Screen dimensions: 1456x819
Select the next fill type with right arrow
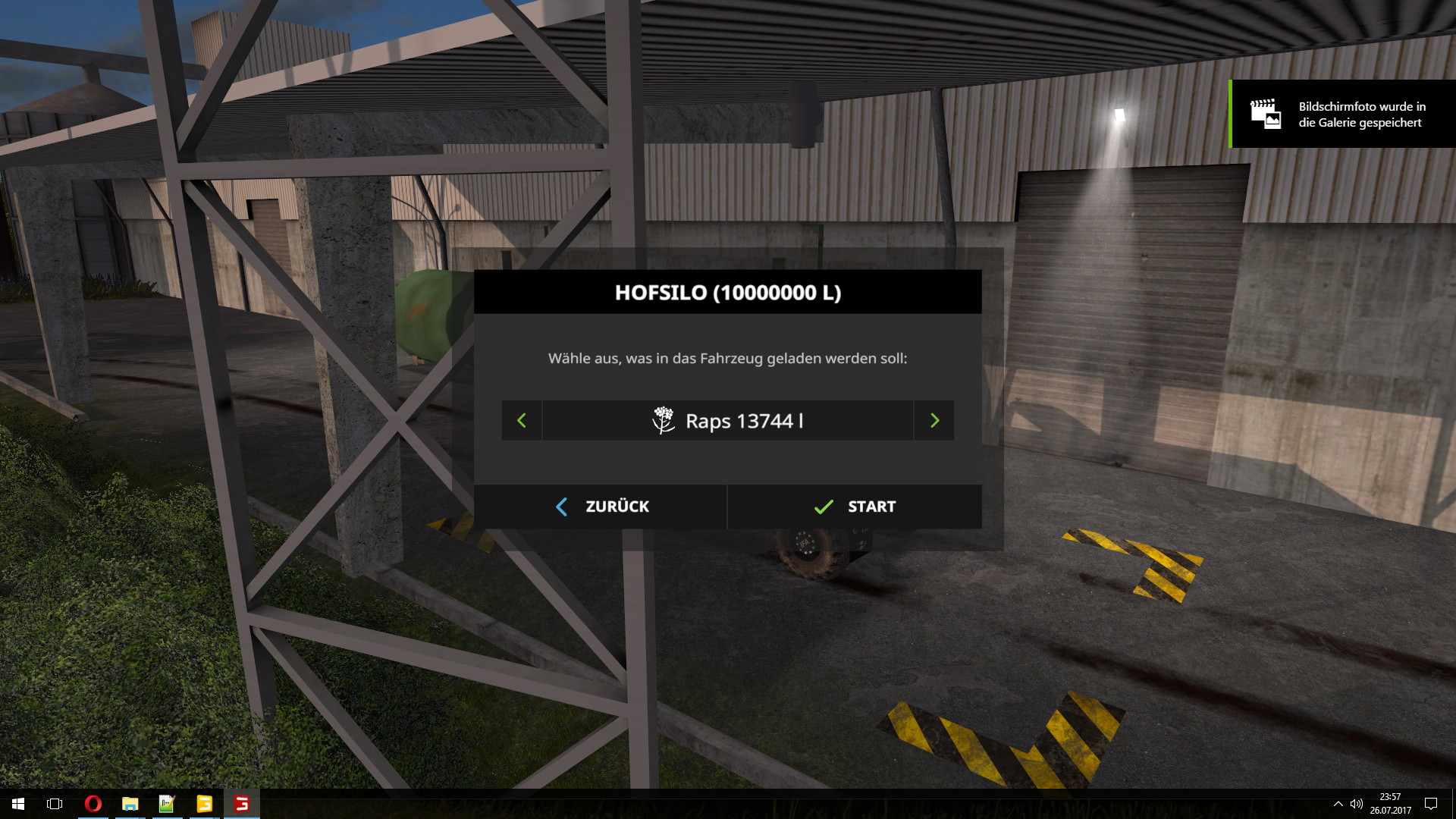click(934, 421)
